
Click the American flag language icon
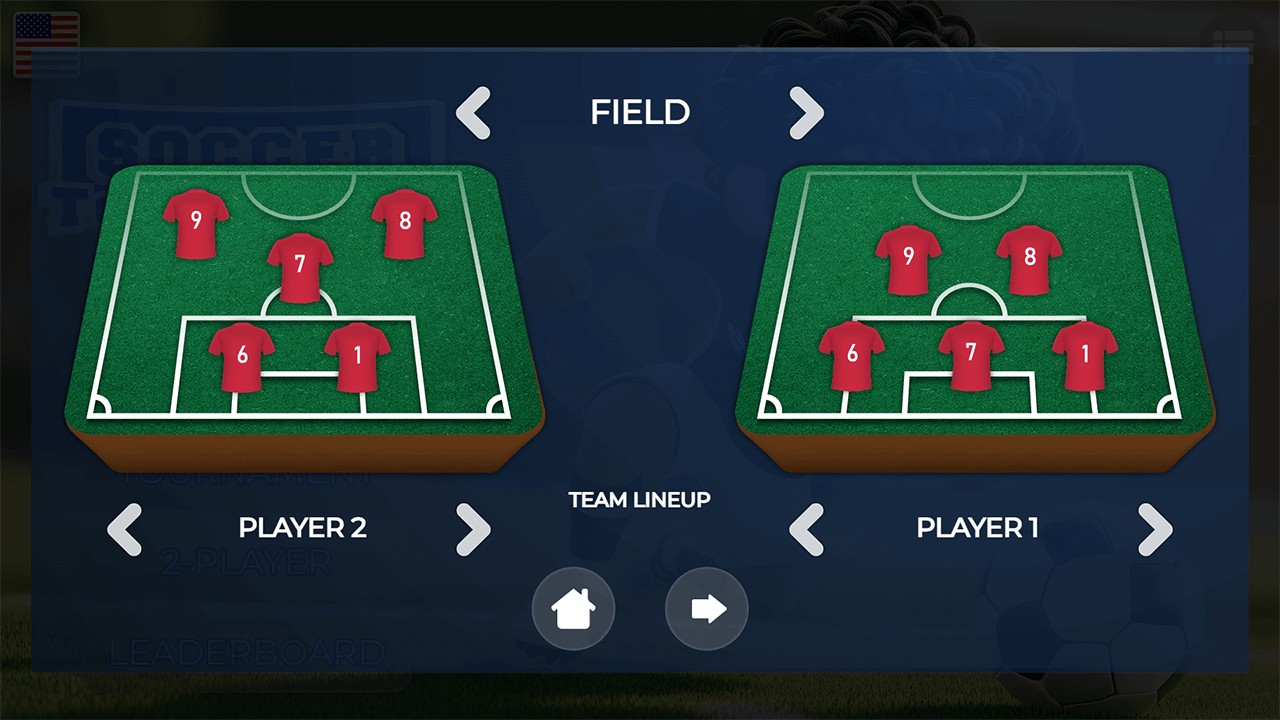[47, 44]
